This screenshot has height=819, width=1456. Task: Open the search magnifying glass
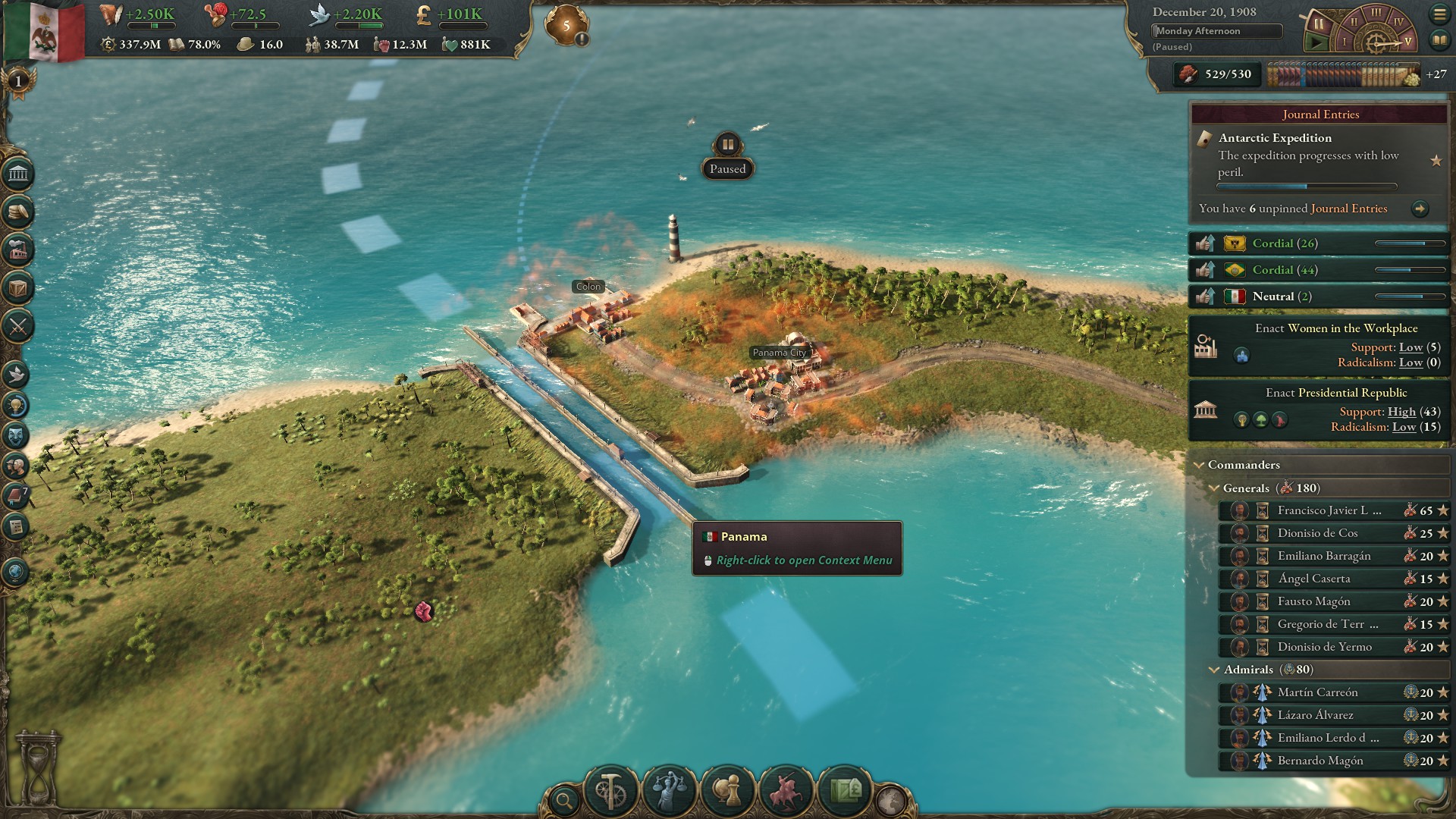564,799
